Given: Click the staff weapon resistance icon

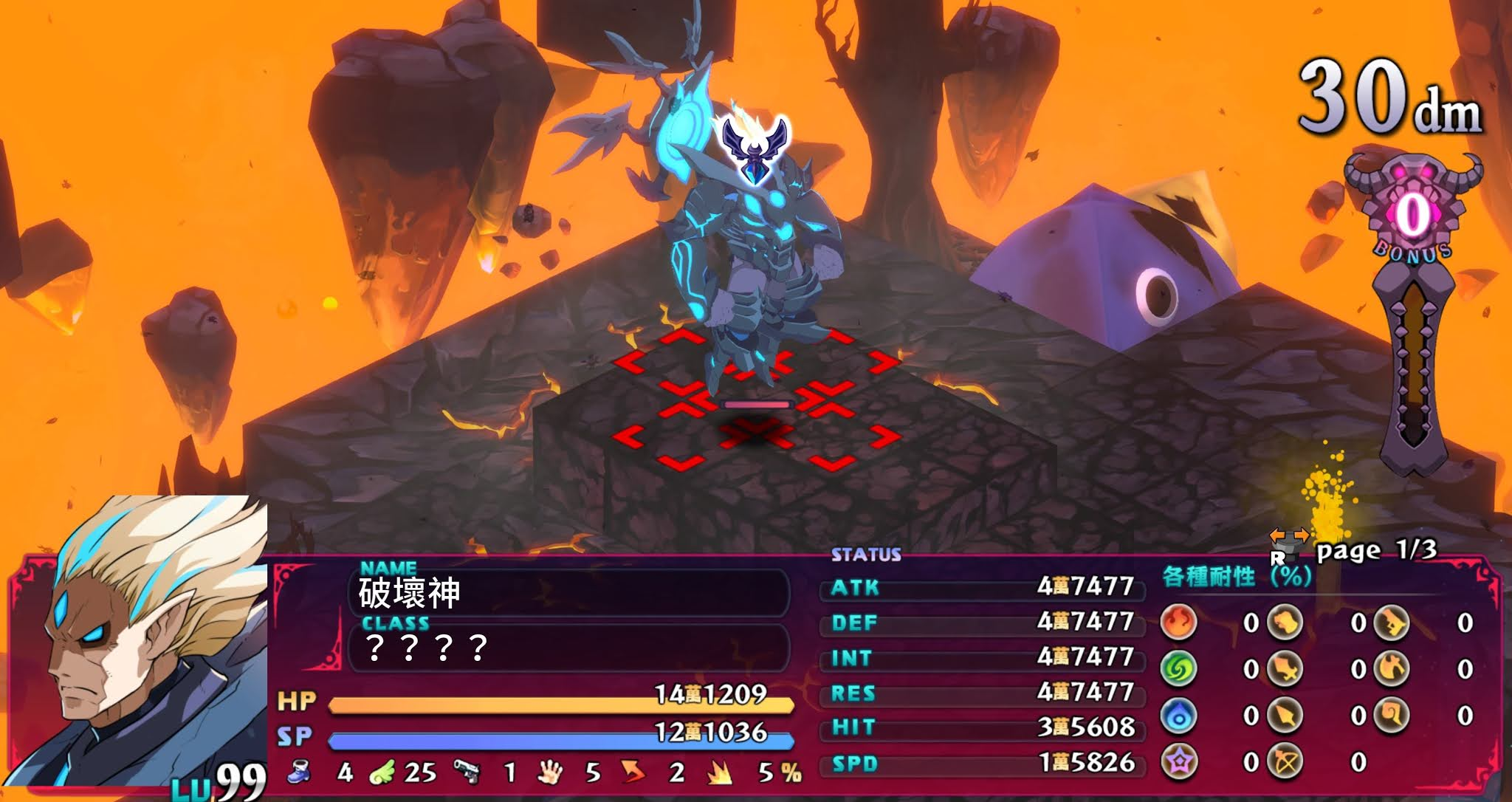Looking at the screenshot, I should [1392, 715].
